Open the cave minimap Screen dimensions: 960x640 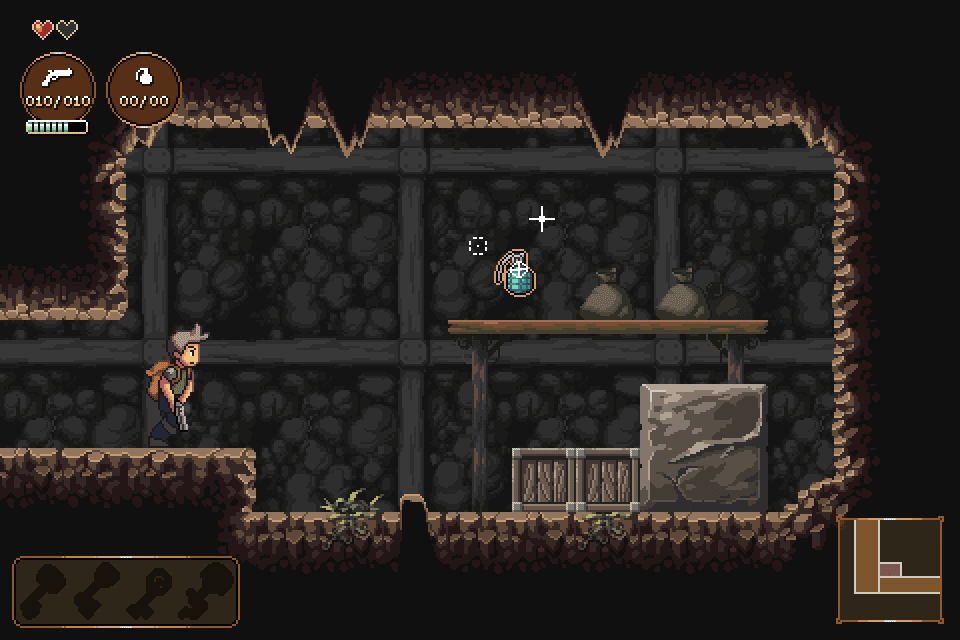point(890,569)
